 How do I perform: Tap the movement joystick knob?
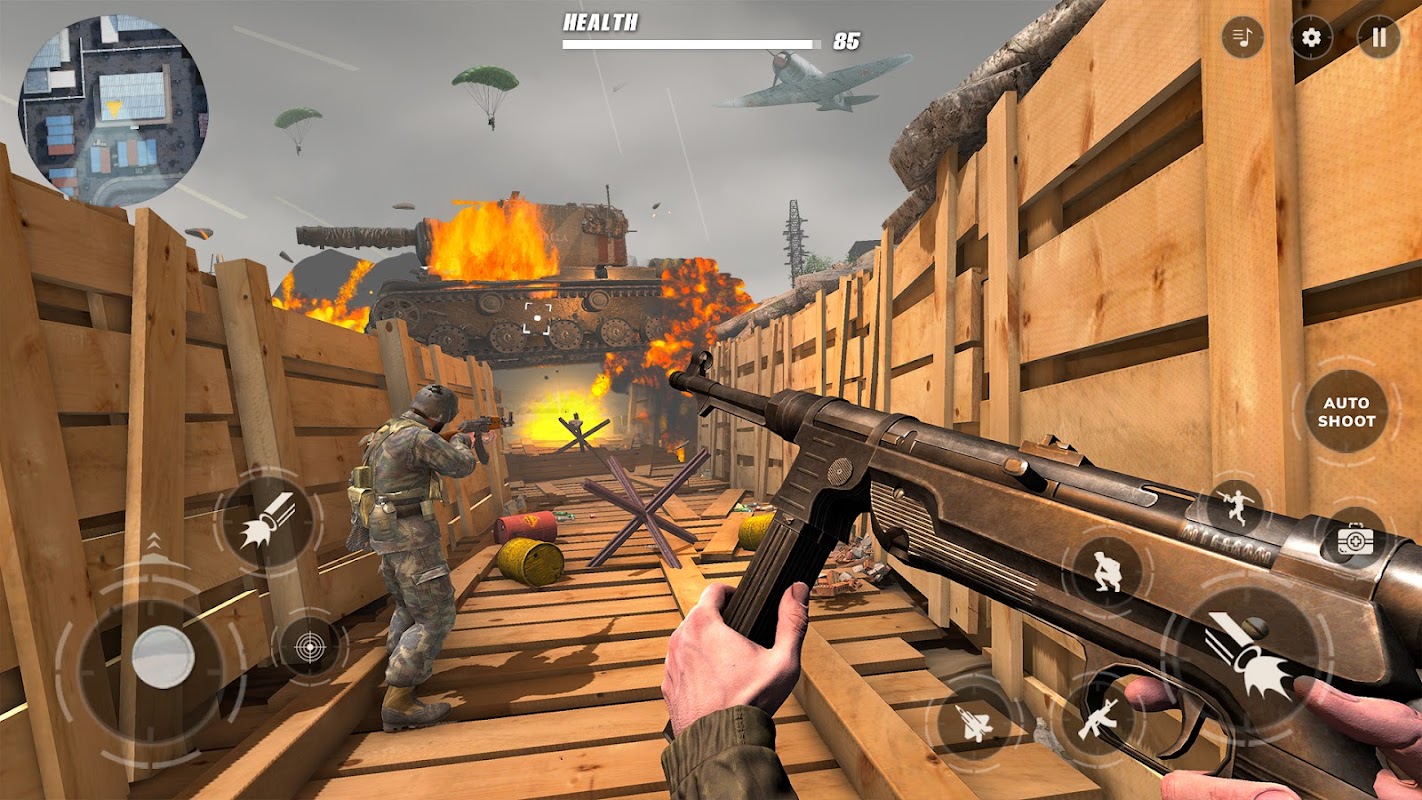[x=163, y=657]
